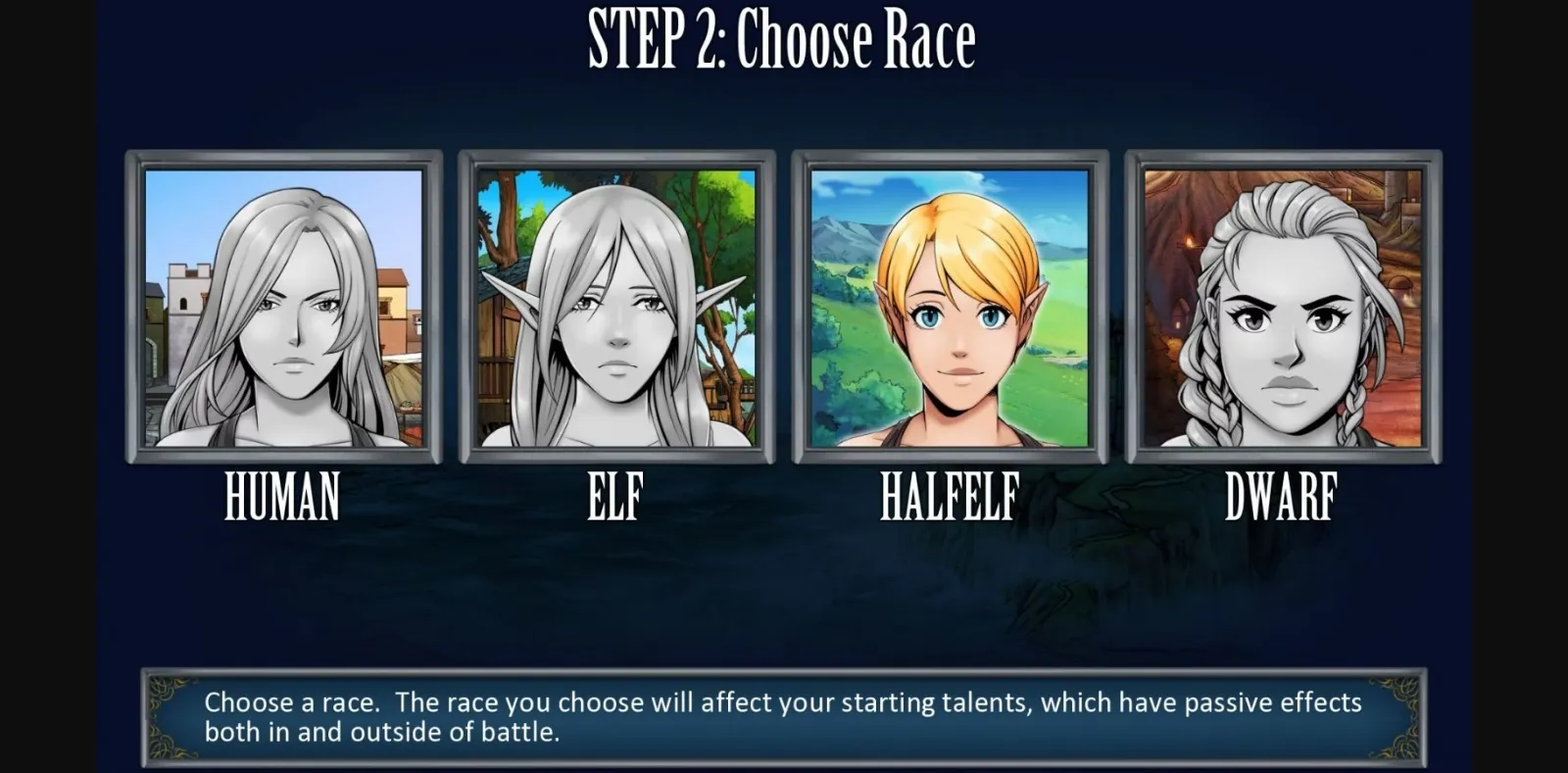Click the race description text panel
1568x773 pixels.
point(784,716)
